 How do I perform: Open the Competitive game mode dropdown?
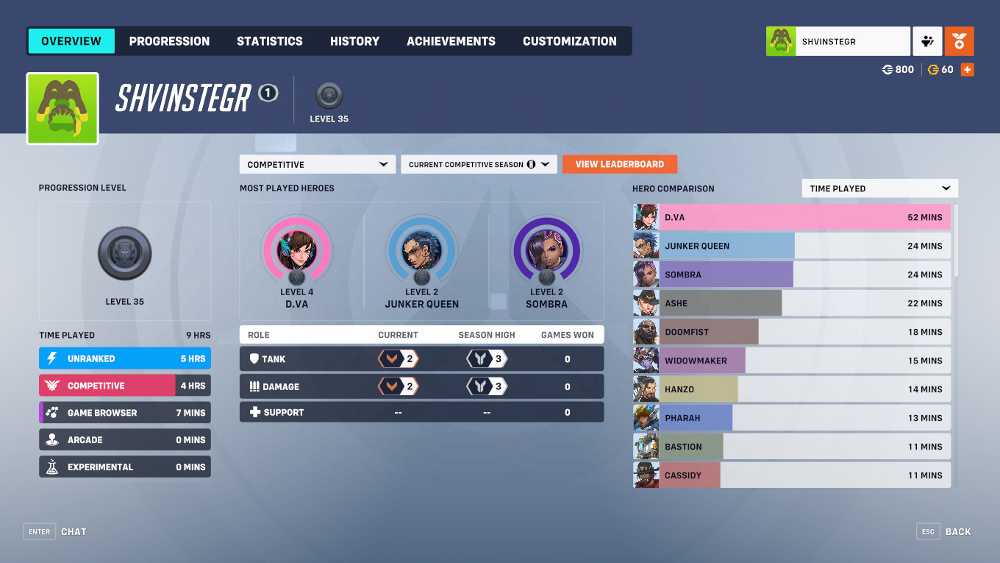pyautogui.click(x=317, y=164)
